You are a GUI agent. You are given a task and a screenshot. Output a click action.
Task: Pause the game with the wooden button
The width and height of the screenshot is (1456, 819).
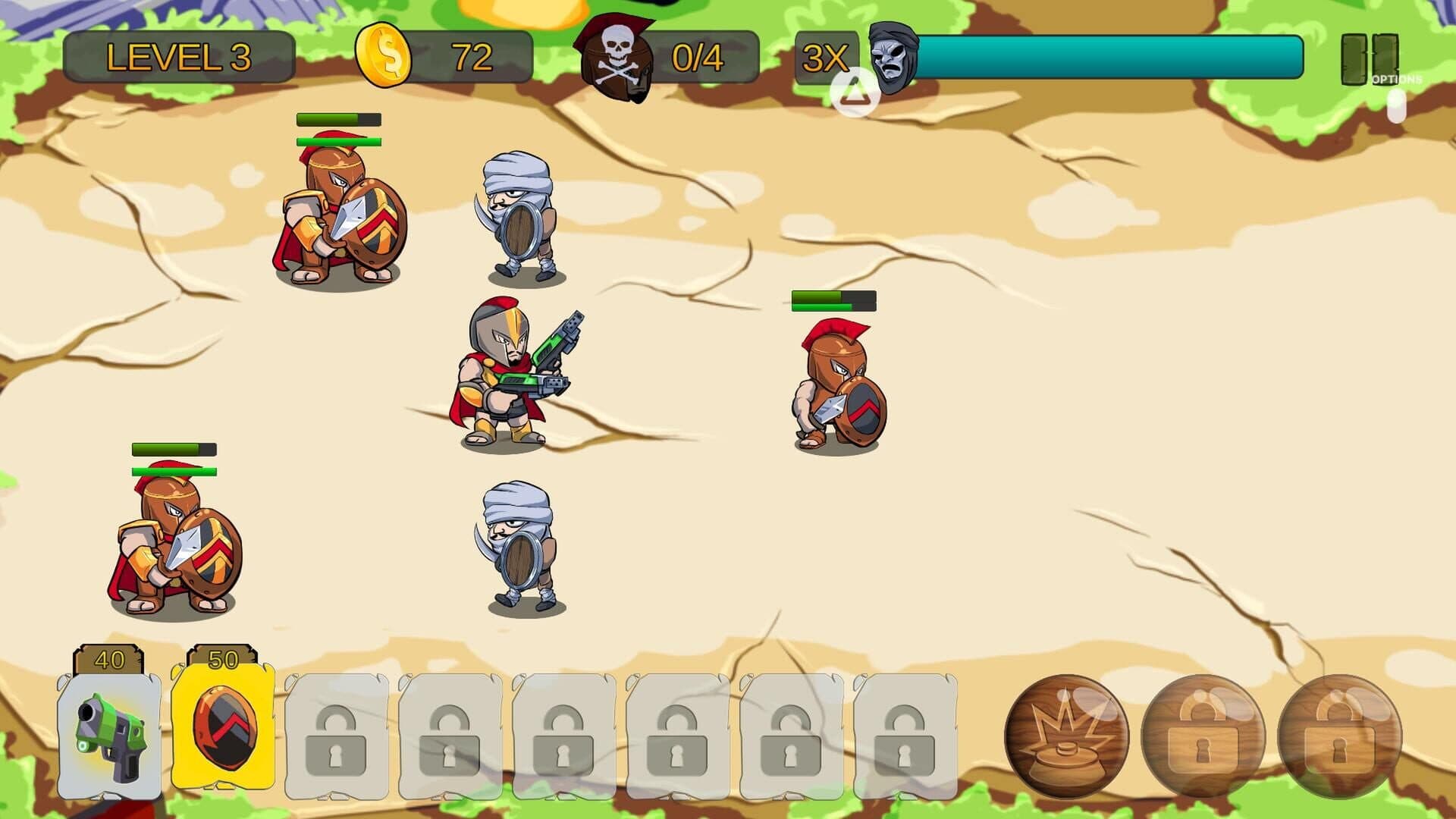(x=1369, y=58)
